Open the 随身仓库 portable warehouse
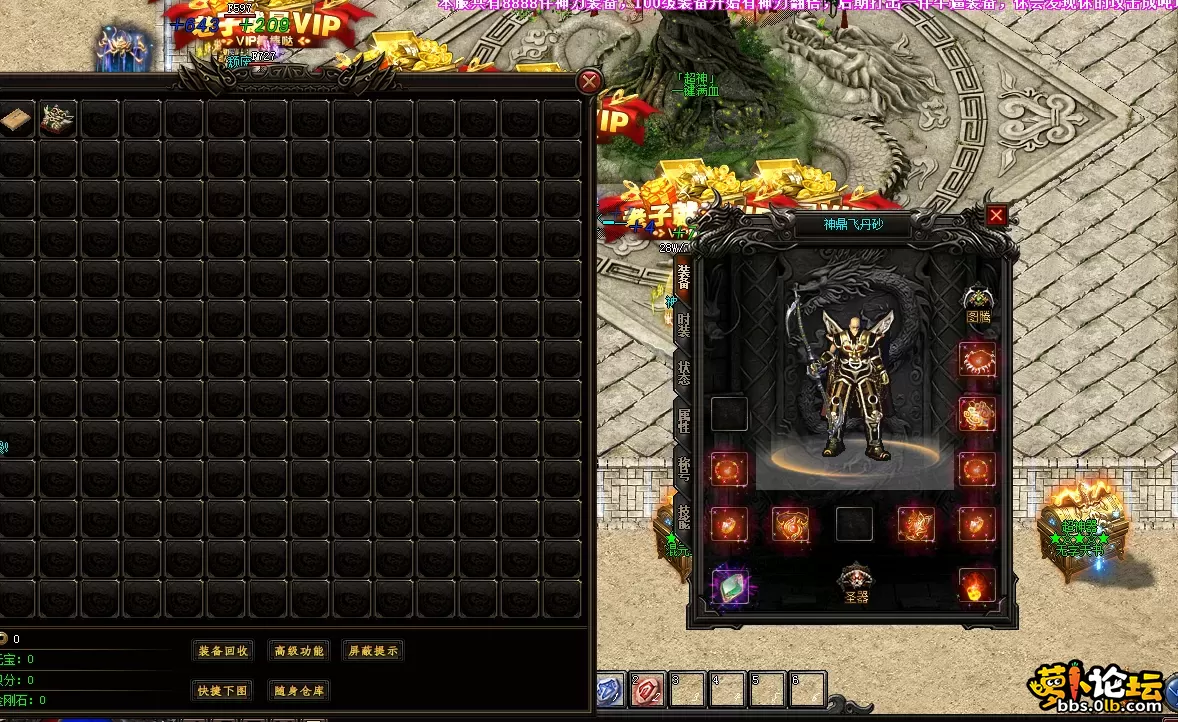 [299, 691]
